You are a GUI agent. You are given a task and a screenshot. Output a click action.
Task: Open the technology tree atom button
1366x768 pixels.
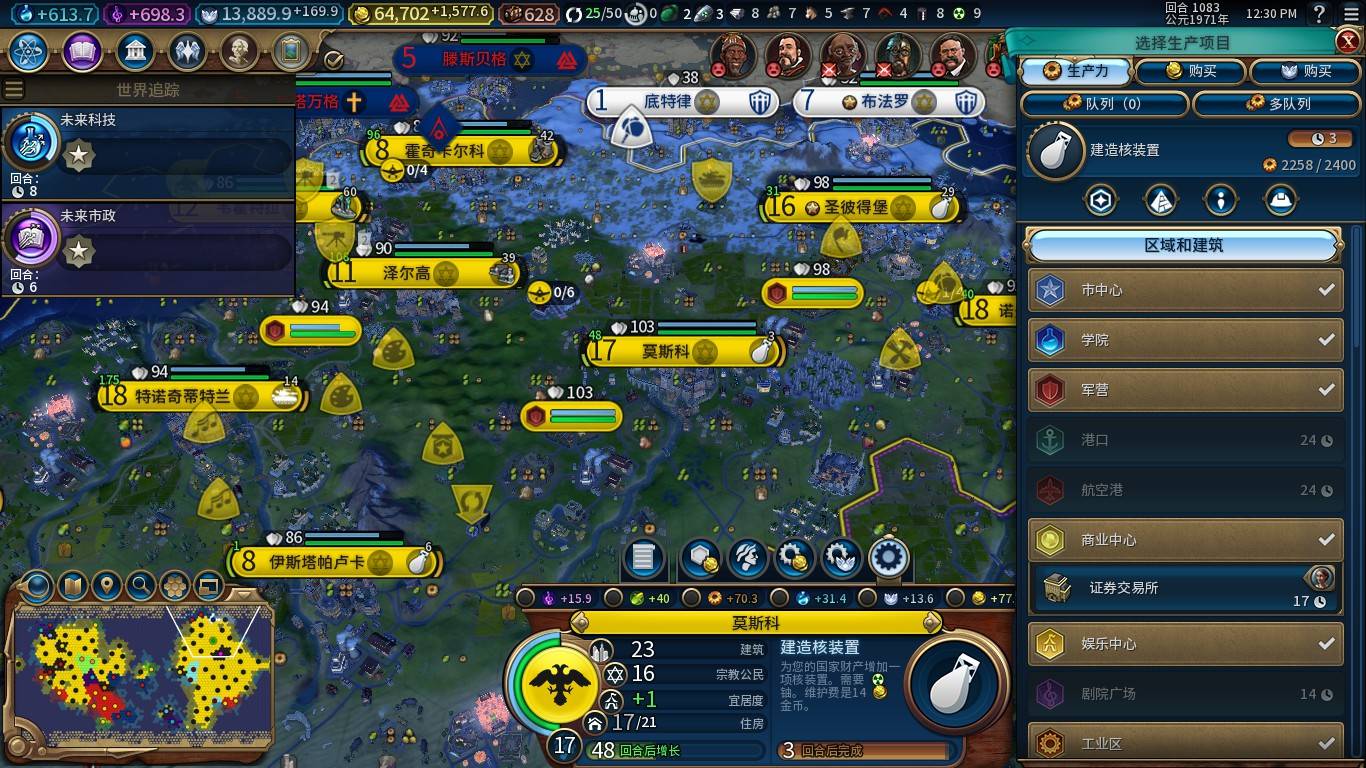click(x=30, y=51)
